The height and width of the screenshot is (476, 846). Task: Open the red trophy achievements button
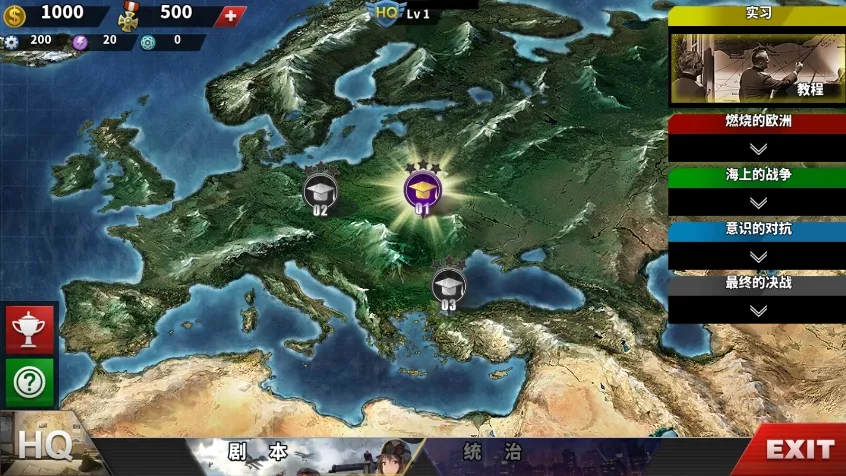(30, 329)
